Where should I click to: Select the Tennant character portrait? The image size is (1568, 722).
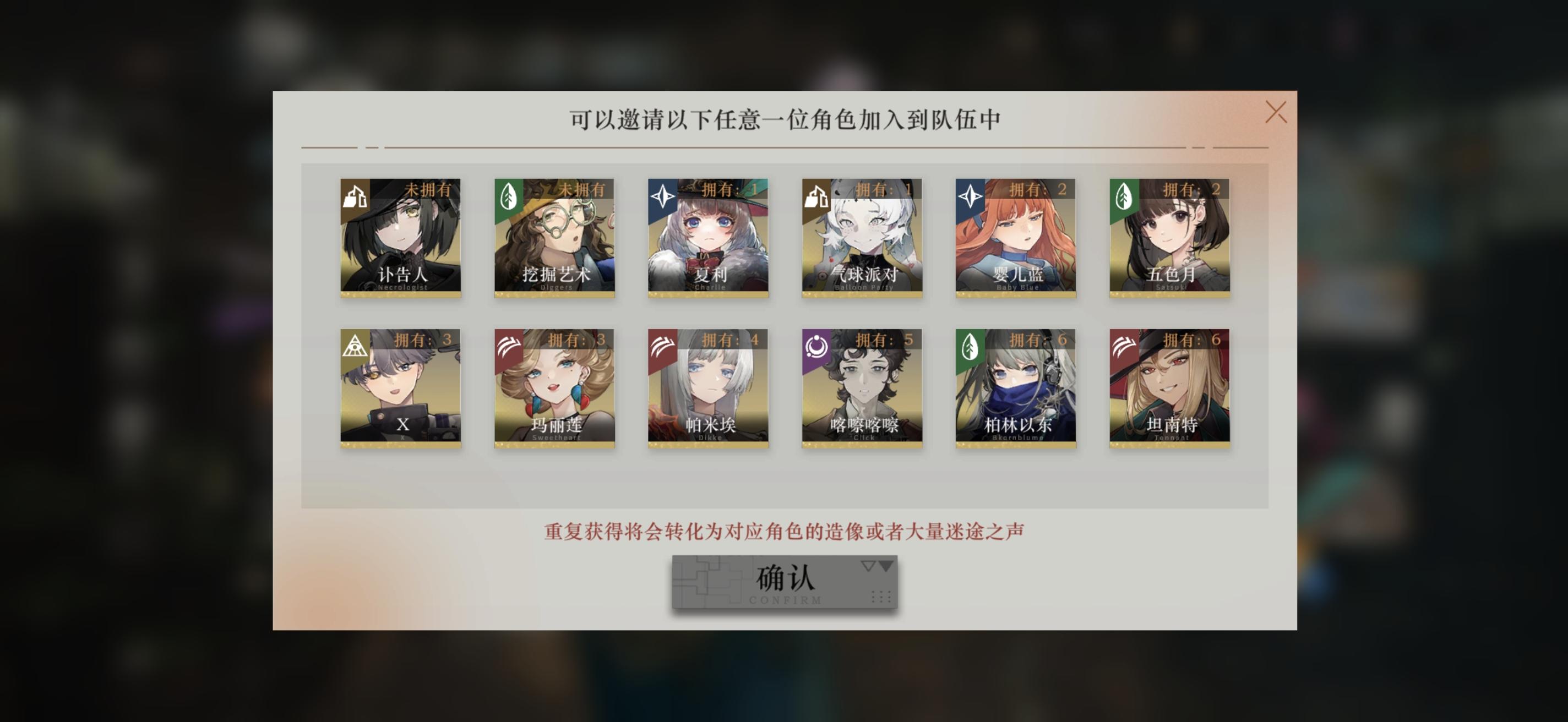[x=1171, y=389]
